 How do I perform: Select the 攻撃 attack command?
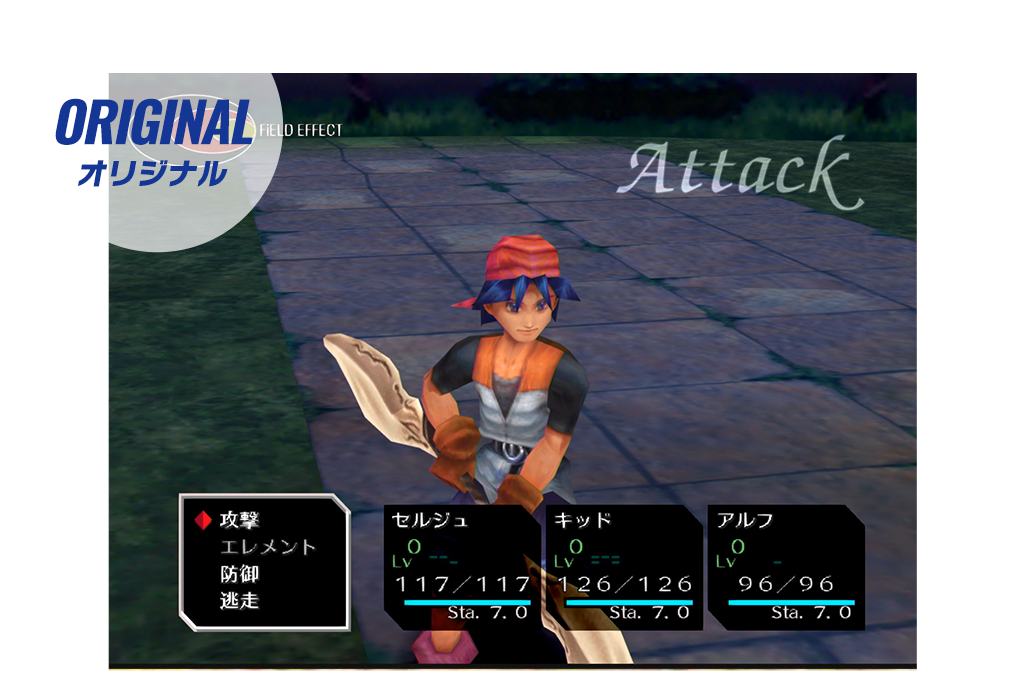240,520
